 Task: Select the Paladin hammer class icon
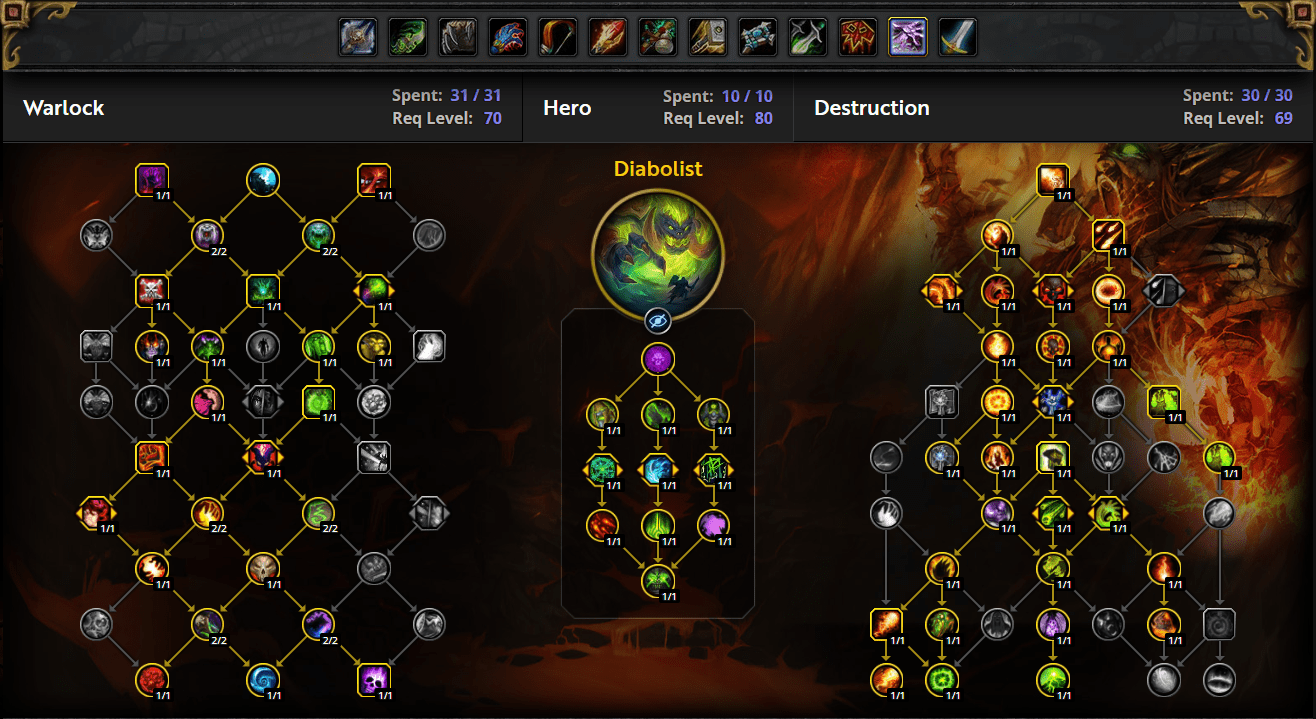[x=708, y=38]
